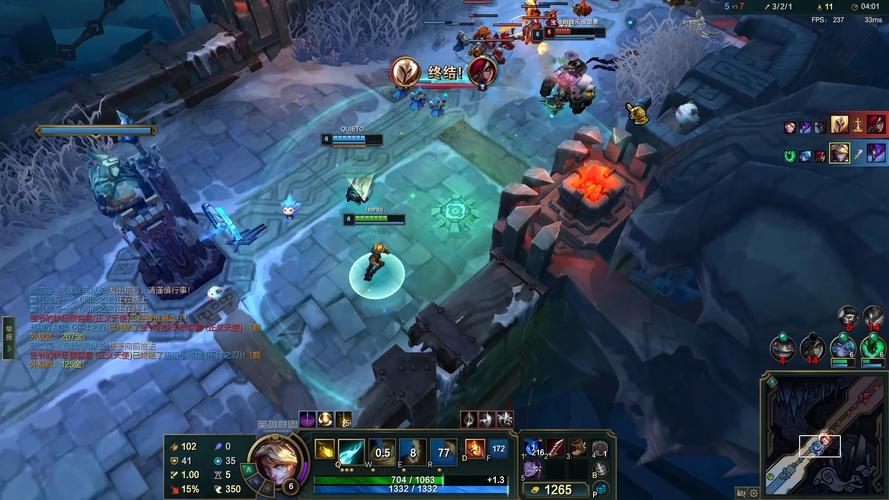Use the D summoner spell icon
Screen dimensions: 889x500
474,450
